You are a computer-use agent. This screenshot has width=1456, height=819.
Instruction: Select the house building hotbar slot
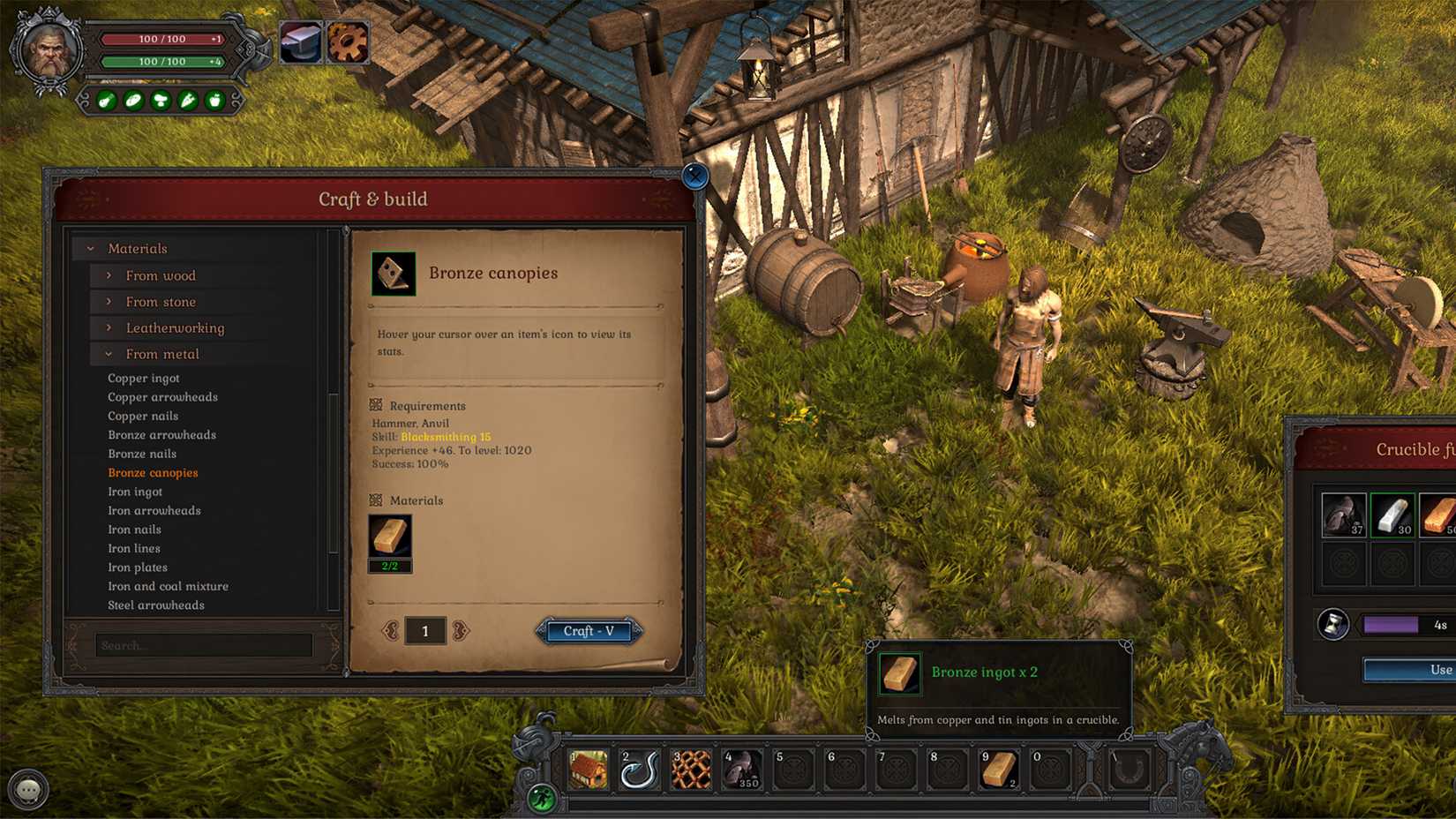588,770
